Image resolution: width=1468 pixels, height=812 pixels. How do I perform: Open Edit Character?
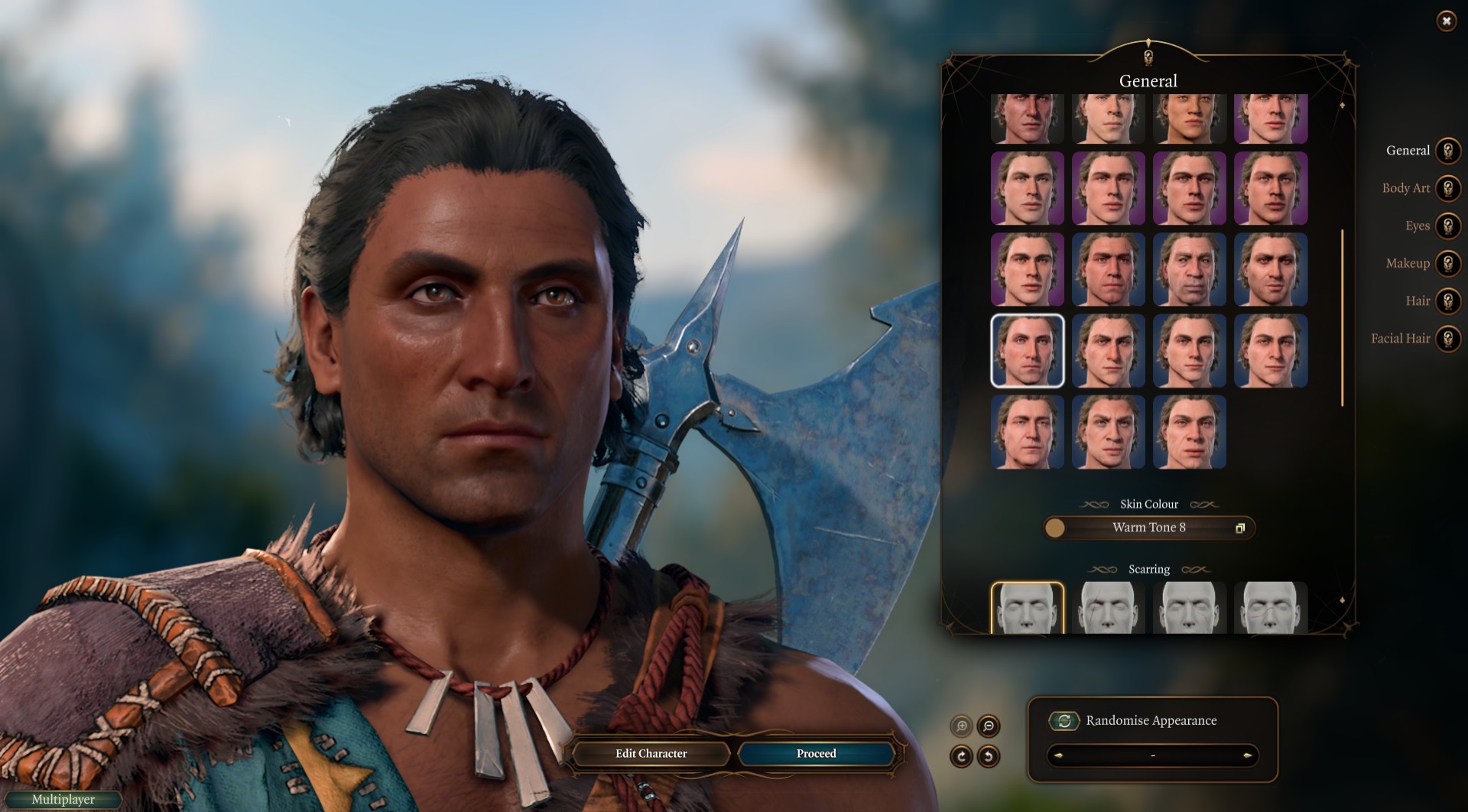651,754
